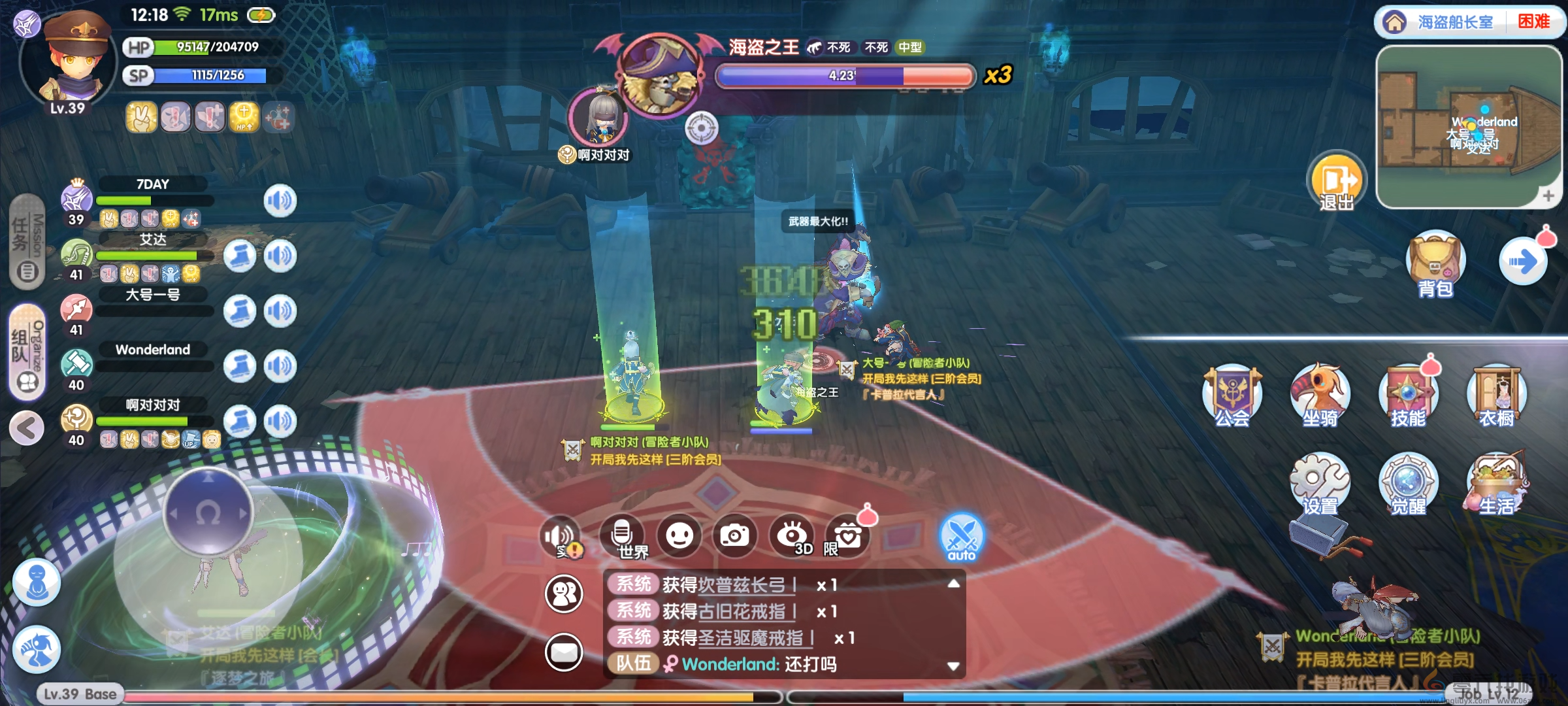Open the 公会 guild menu
Screen dimensions: 1568x706
coord(1232,395)
